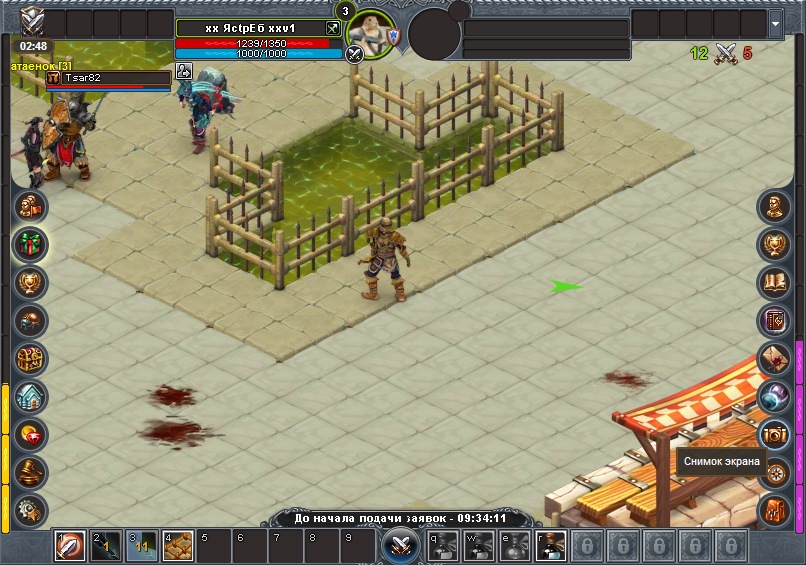Click the player portrait avatar

(x=372, y=36)
